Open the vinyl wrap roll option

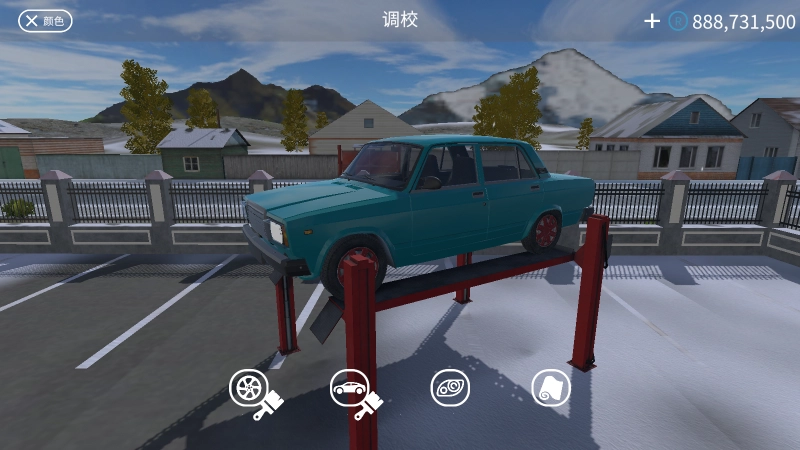click(x=551, y=388)
